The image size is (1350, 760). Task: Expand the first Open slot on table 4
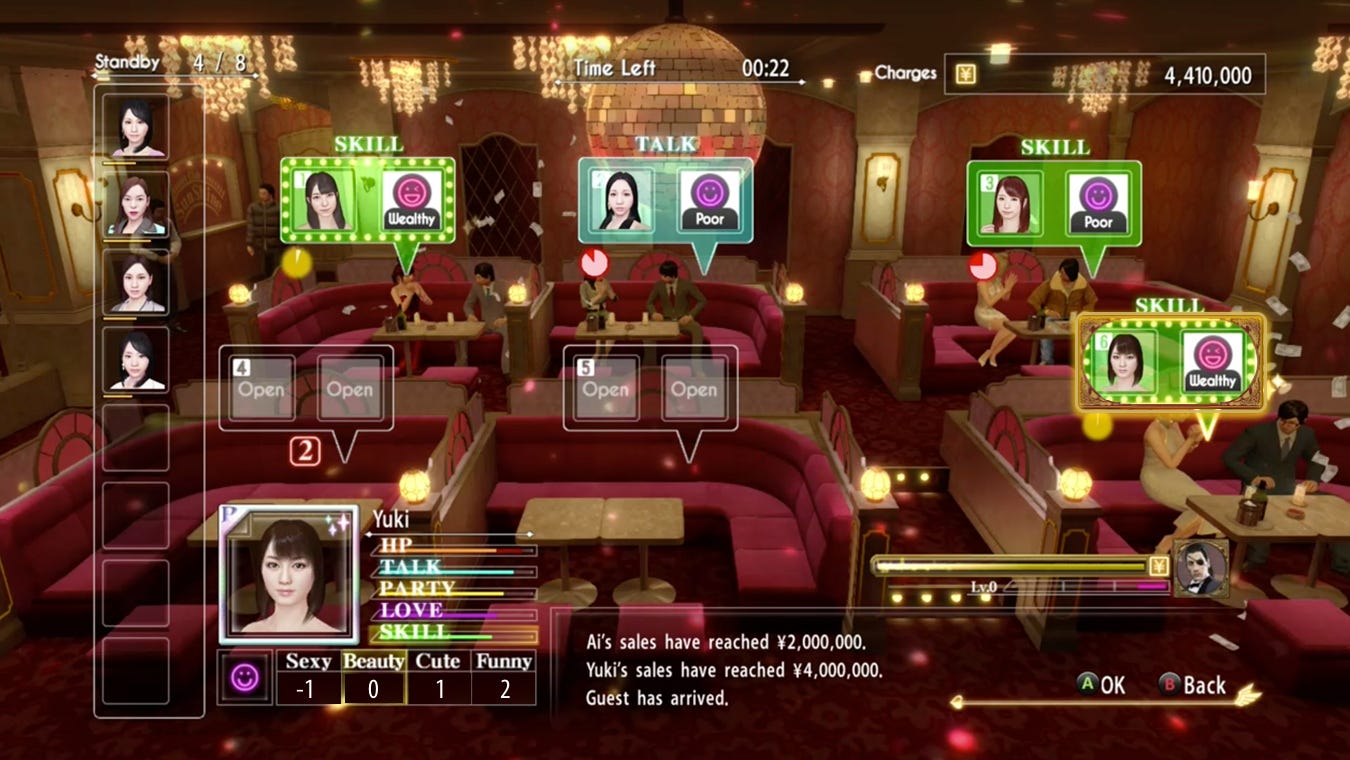(260, 389)
